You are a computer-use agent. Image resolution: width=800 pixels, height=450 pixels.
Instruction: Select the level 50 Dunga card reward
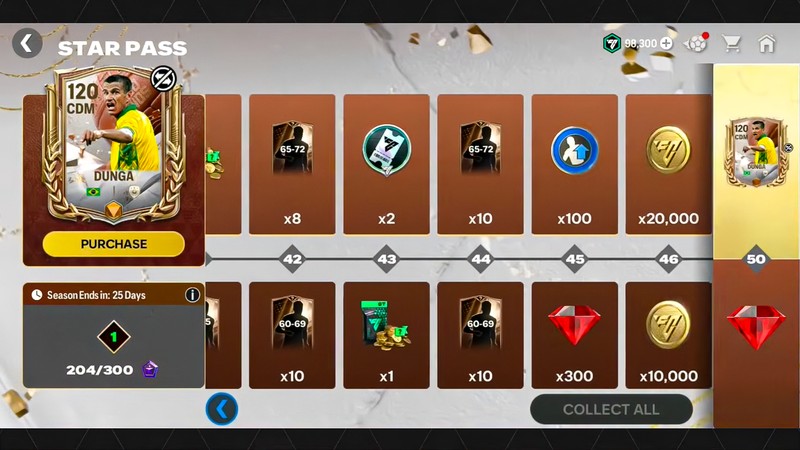click(x=756, y=155)
